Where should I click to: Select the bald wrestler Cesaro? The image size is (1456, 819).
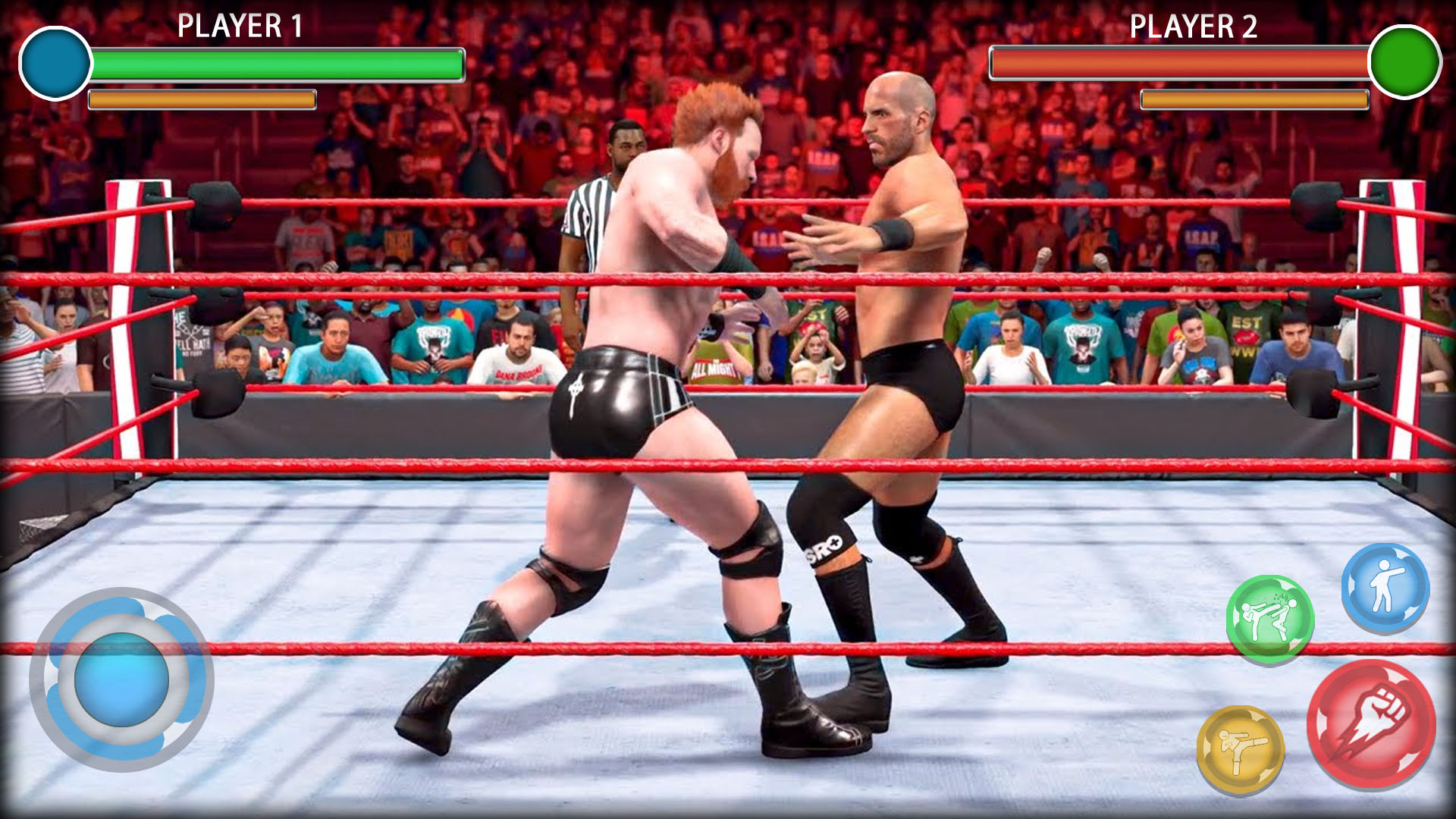tap(910, 303)
